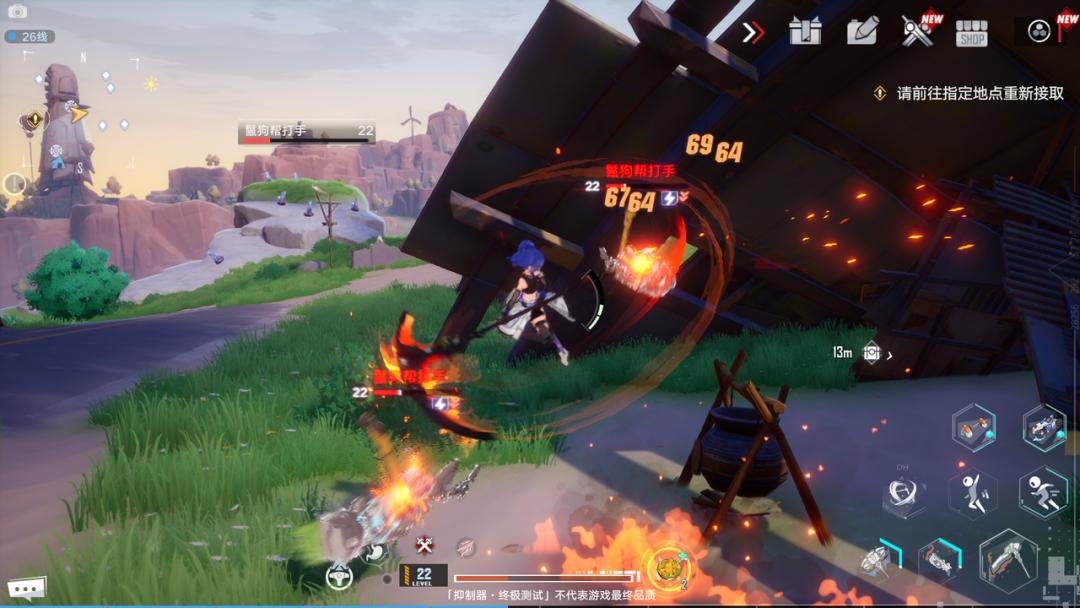
Task: Open the crossed tools menu marked NEW
Action: click(916, 32)
